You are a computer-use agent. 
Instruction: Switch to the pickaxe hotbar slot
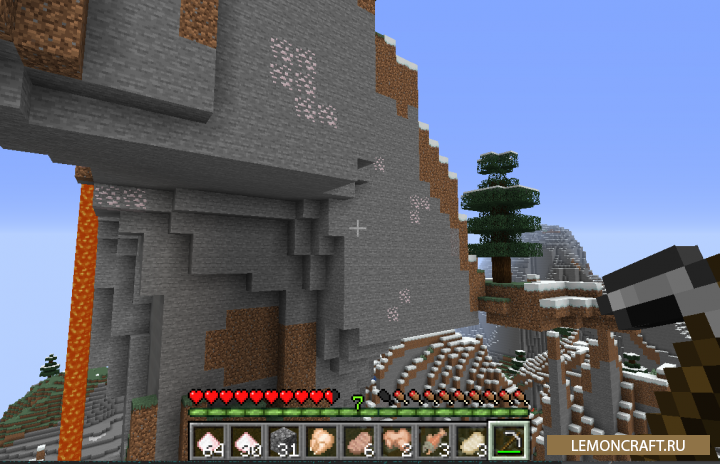[x=508, y=439]
